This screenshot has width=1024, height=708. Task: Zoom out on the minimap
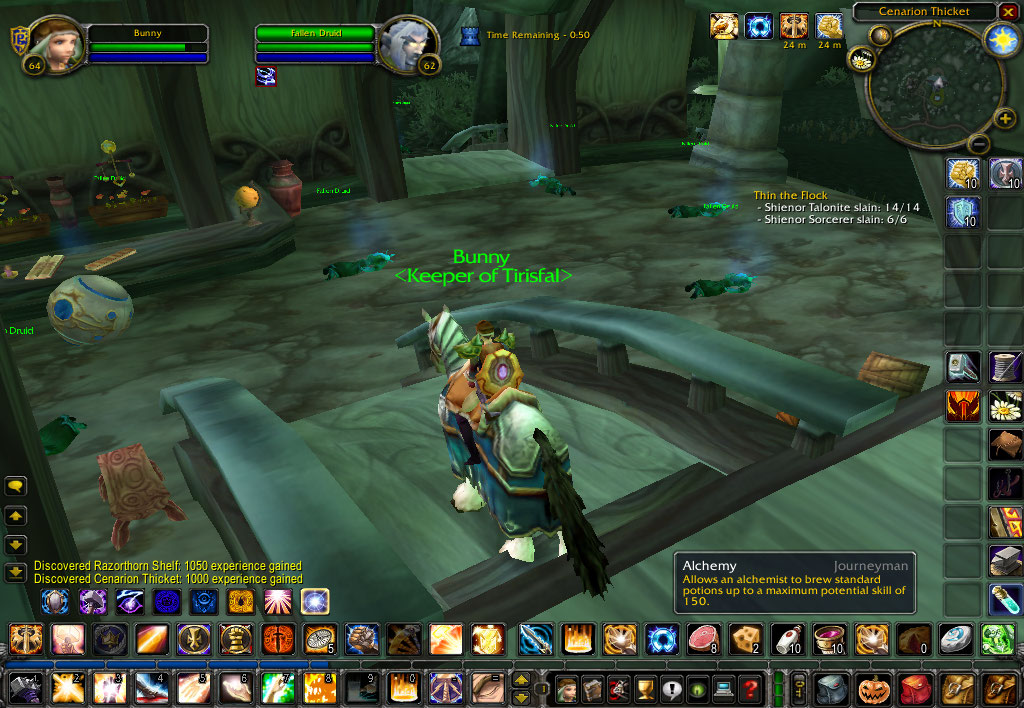979,143
